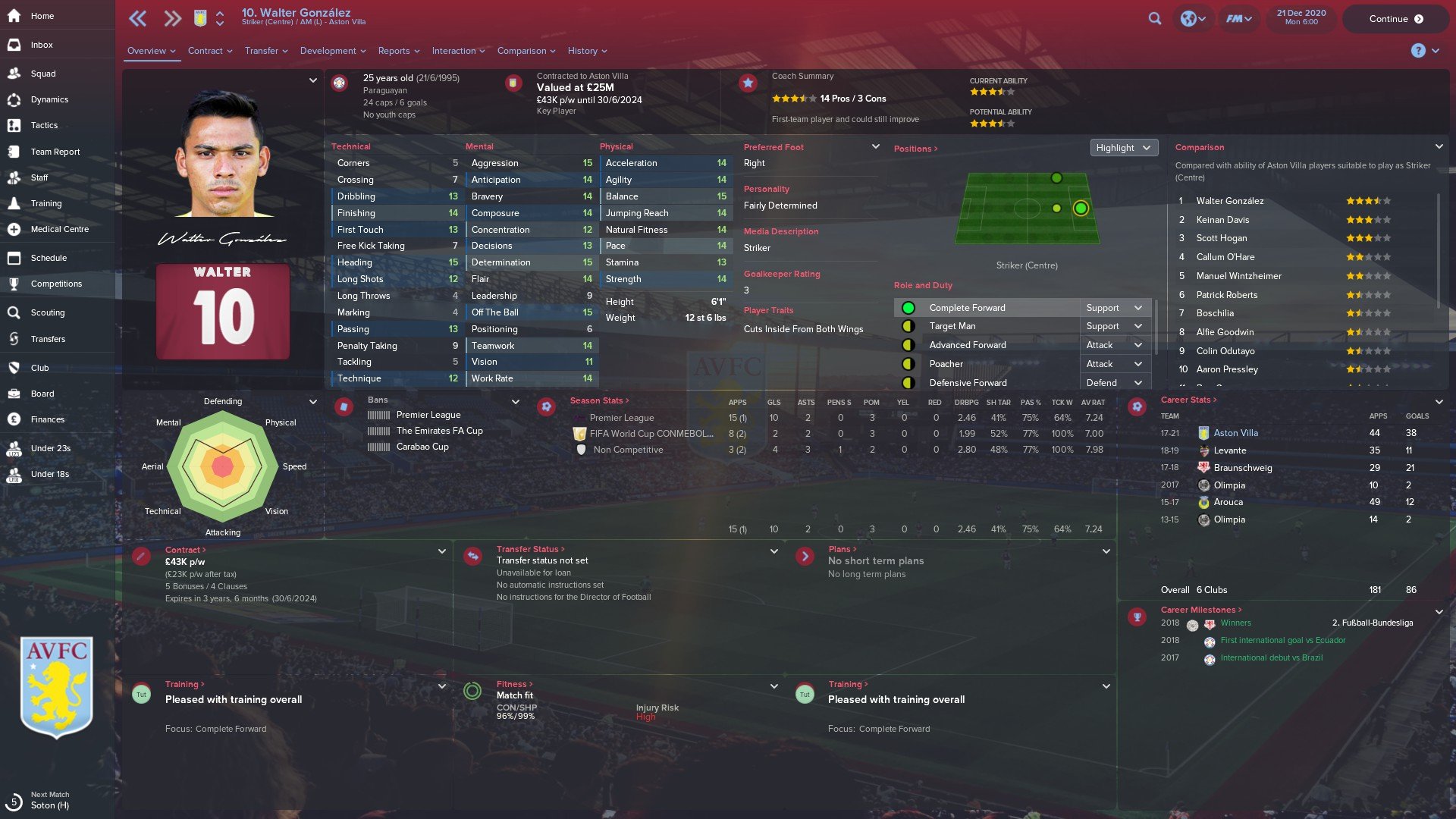Open the help question mark icon
Screen dimensions: 1456x819
click(1417, 51)
